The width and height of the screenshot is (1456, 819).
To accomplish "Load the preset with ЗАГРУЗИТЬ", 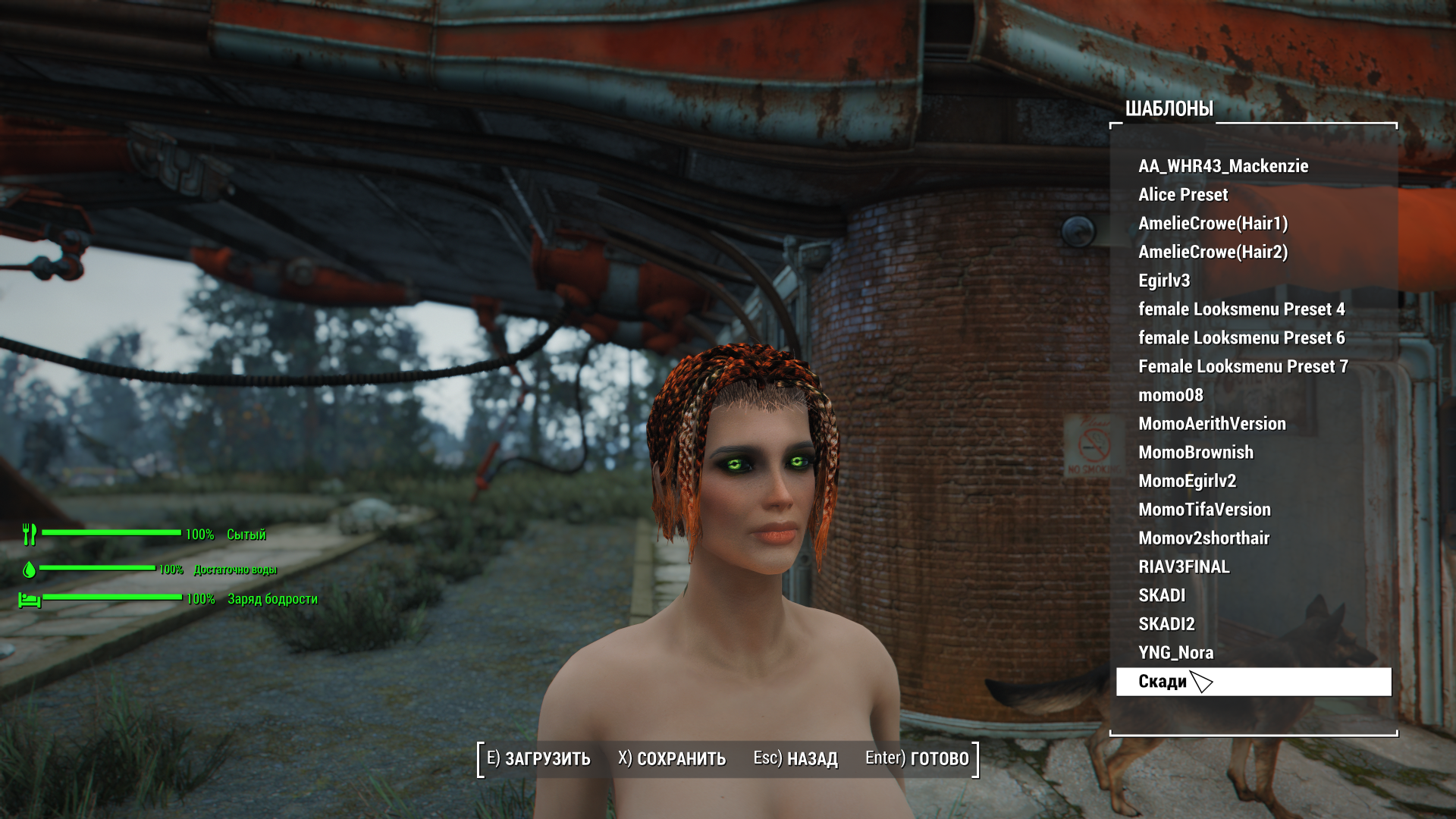I will (x=538, y=759).
